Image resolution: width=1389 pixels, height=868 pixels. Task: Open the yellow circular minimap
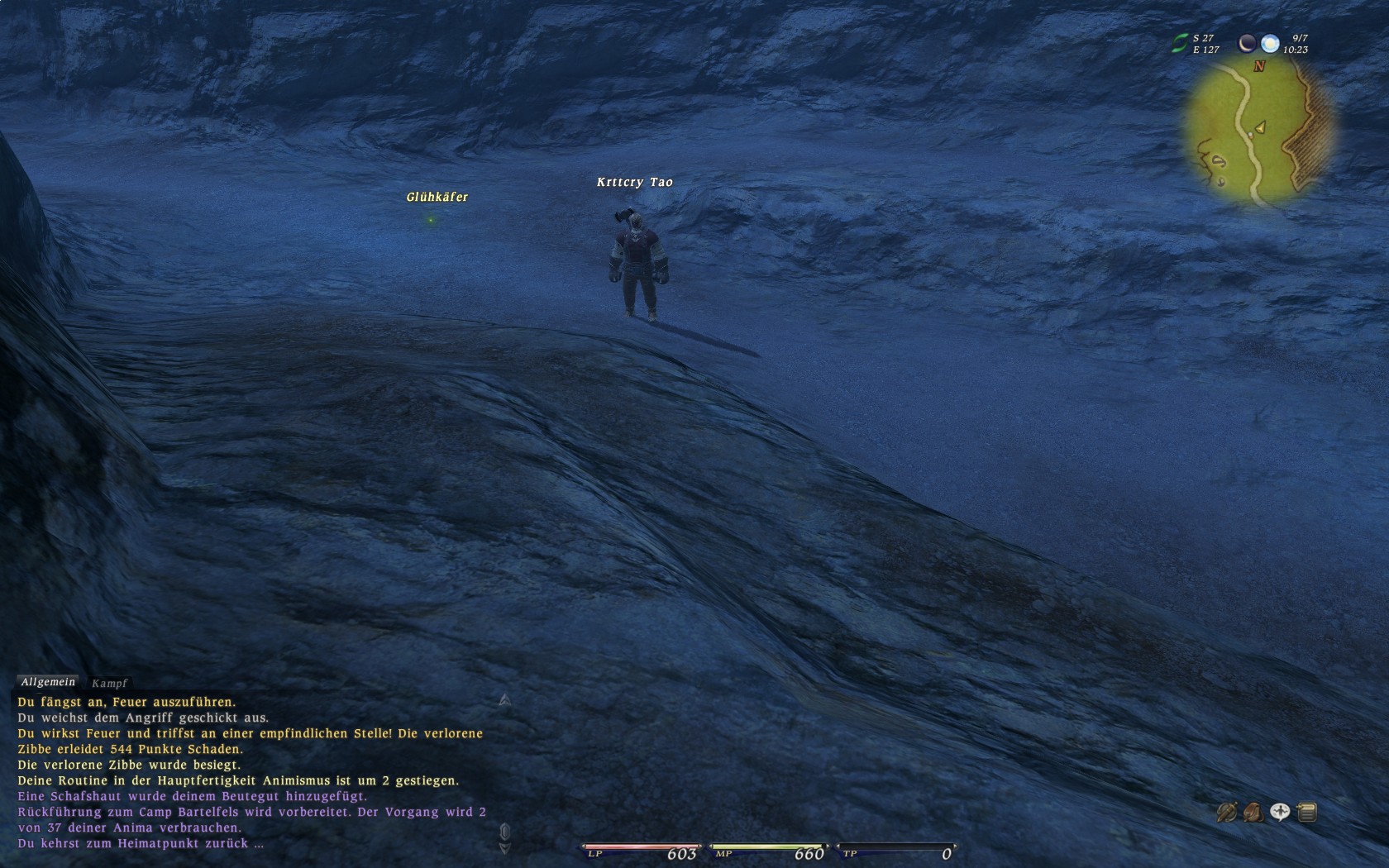click(x=1258, y=132)
